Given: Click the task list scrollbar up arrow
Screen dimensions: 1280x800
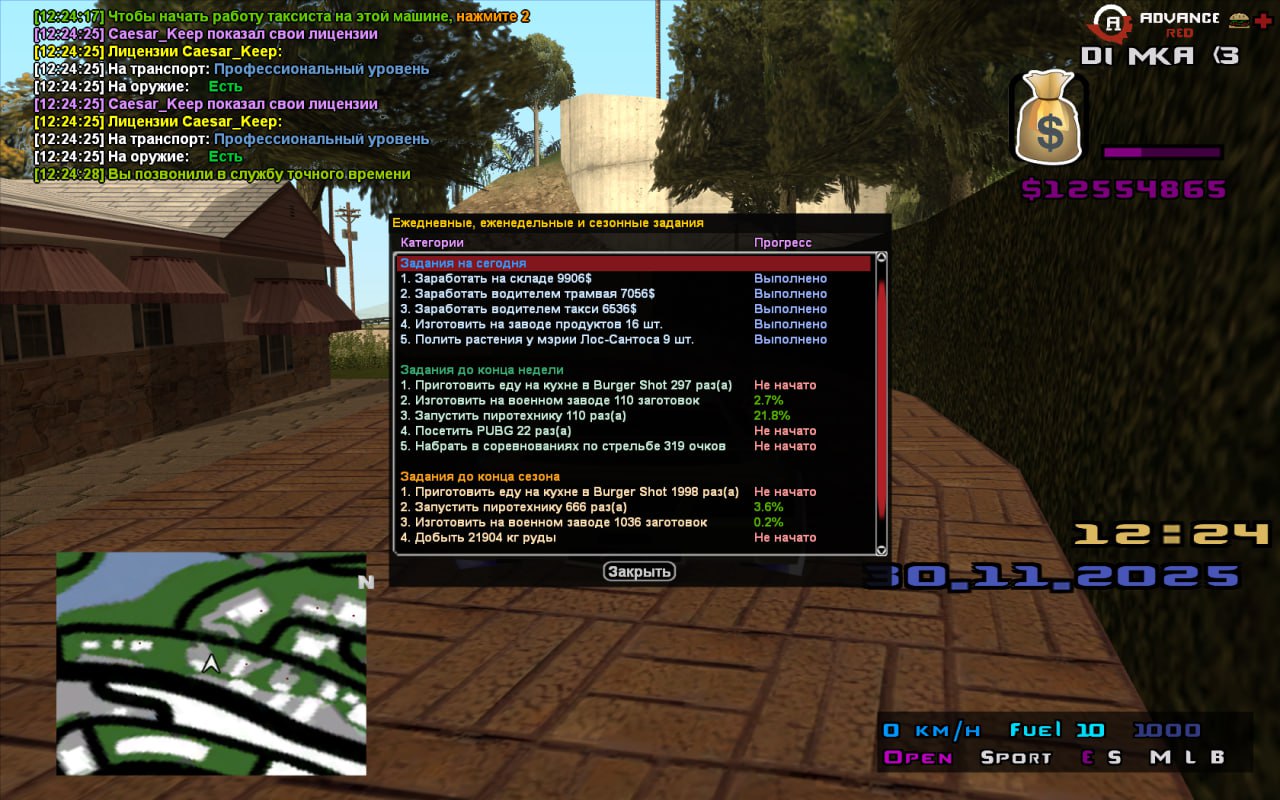Looking at the screenshot, I should click(881, 257).
